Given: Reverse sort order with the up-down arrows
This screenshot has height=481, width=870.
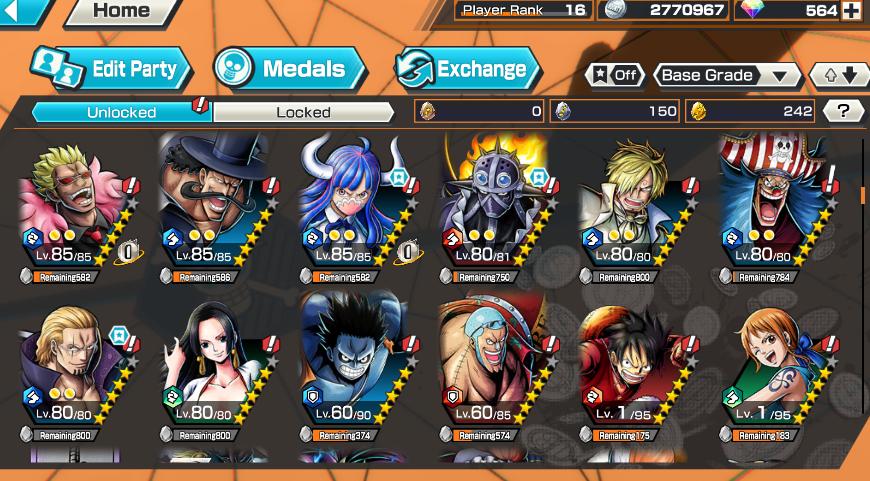Looking at the screenshot, I should (840, 75).
